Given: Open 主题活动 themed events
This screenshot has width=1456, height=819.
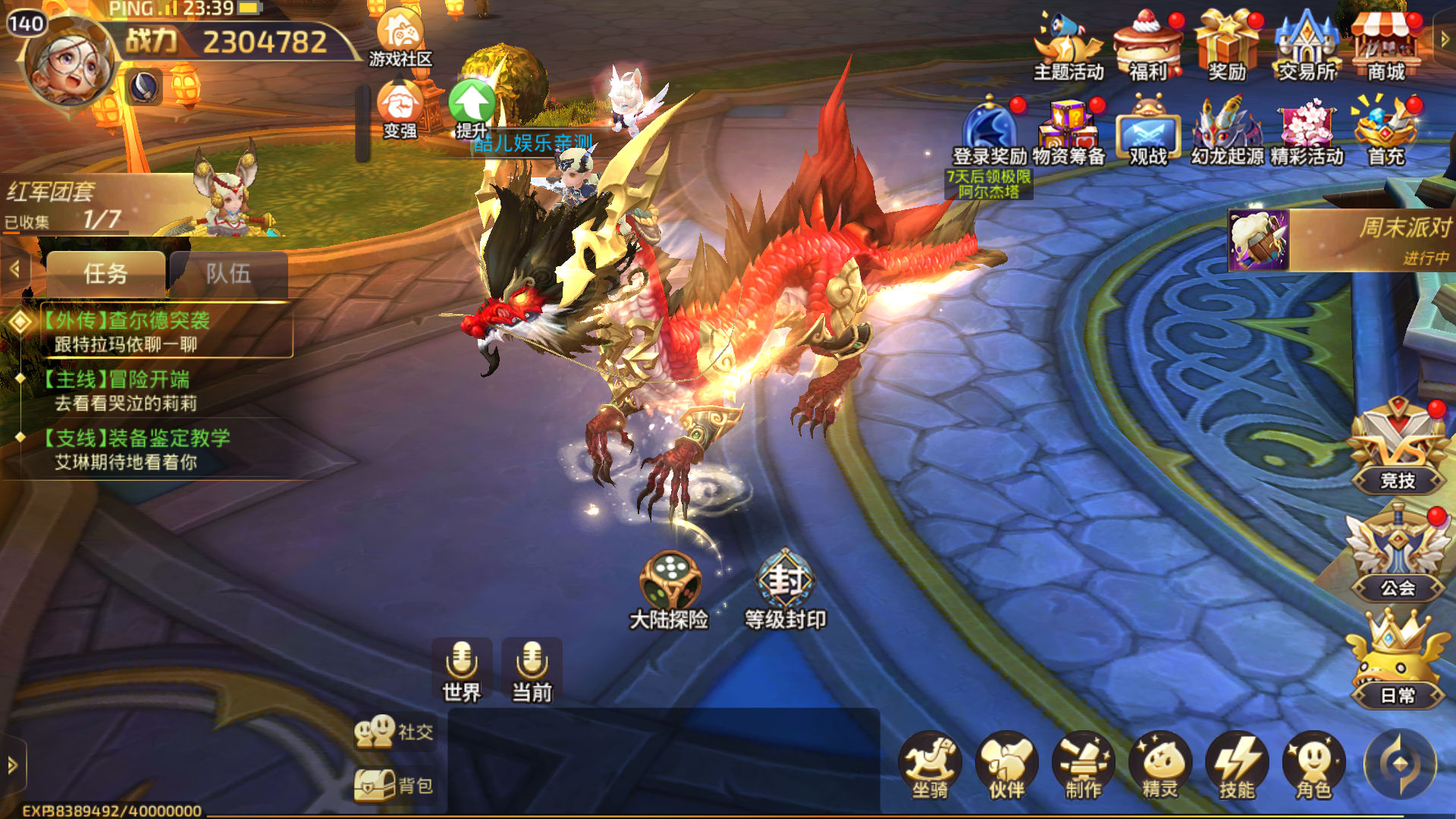Looking at the screenshot, I should (1068, 45).
